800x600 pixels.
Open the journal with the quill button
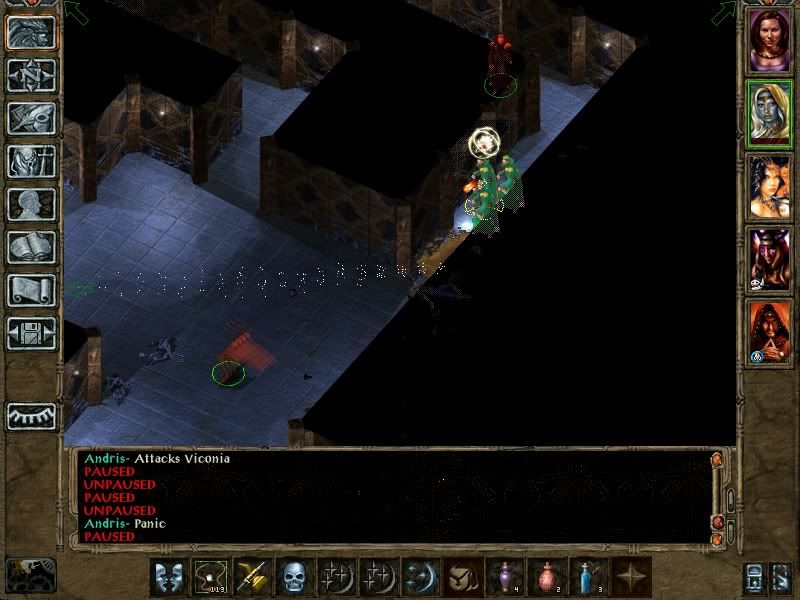click(31, 118)
